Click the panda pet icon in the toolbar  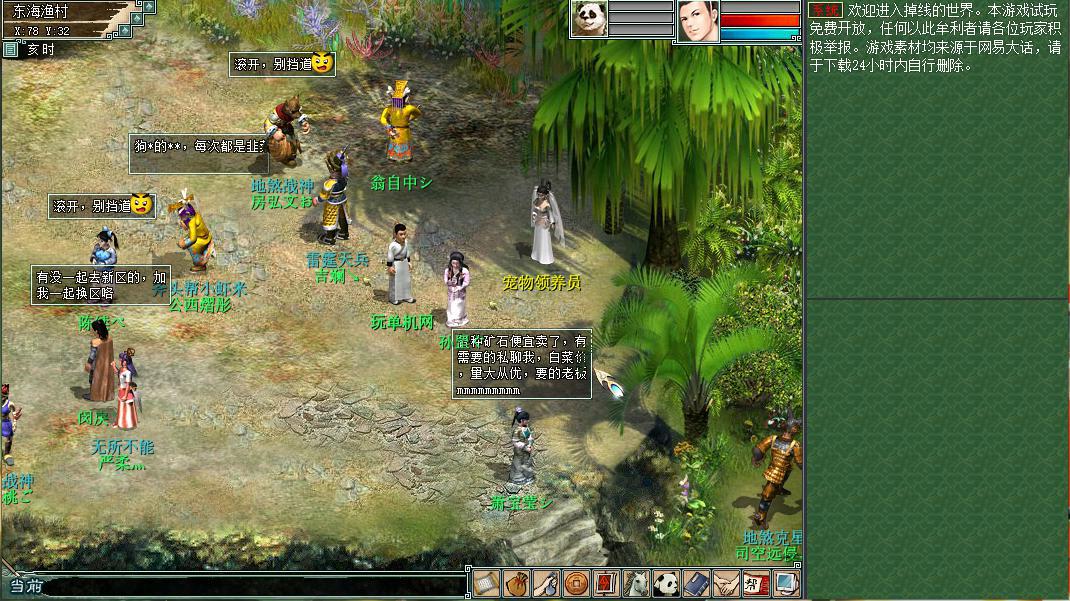[x=666, y=583]
